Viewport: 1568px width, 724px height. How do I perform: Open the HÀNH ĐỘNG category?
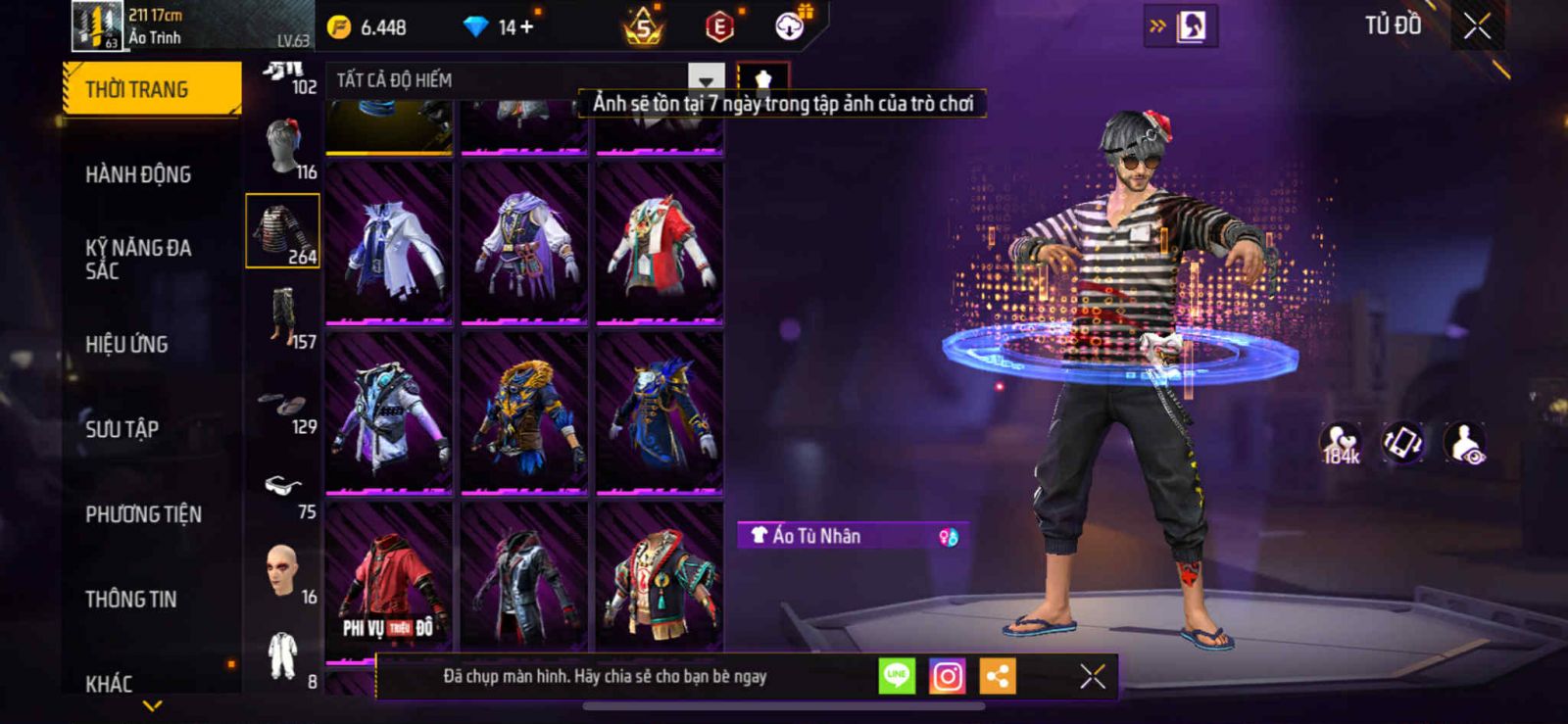[138, 174]
